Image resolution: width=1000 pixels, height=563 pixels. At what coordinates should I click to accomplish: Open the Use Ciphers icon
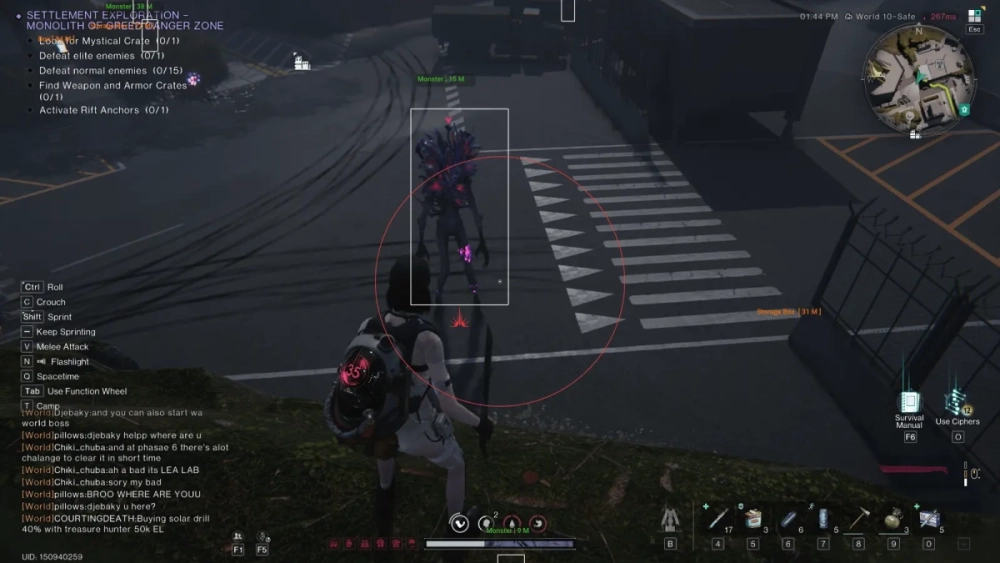(956, 402)
